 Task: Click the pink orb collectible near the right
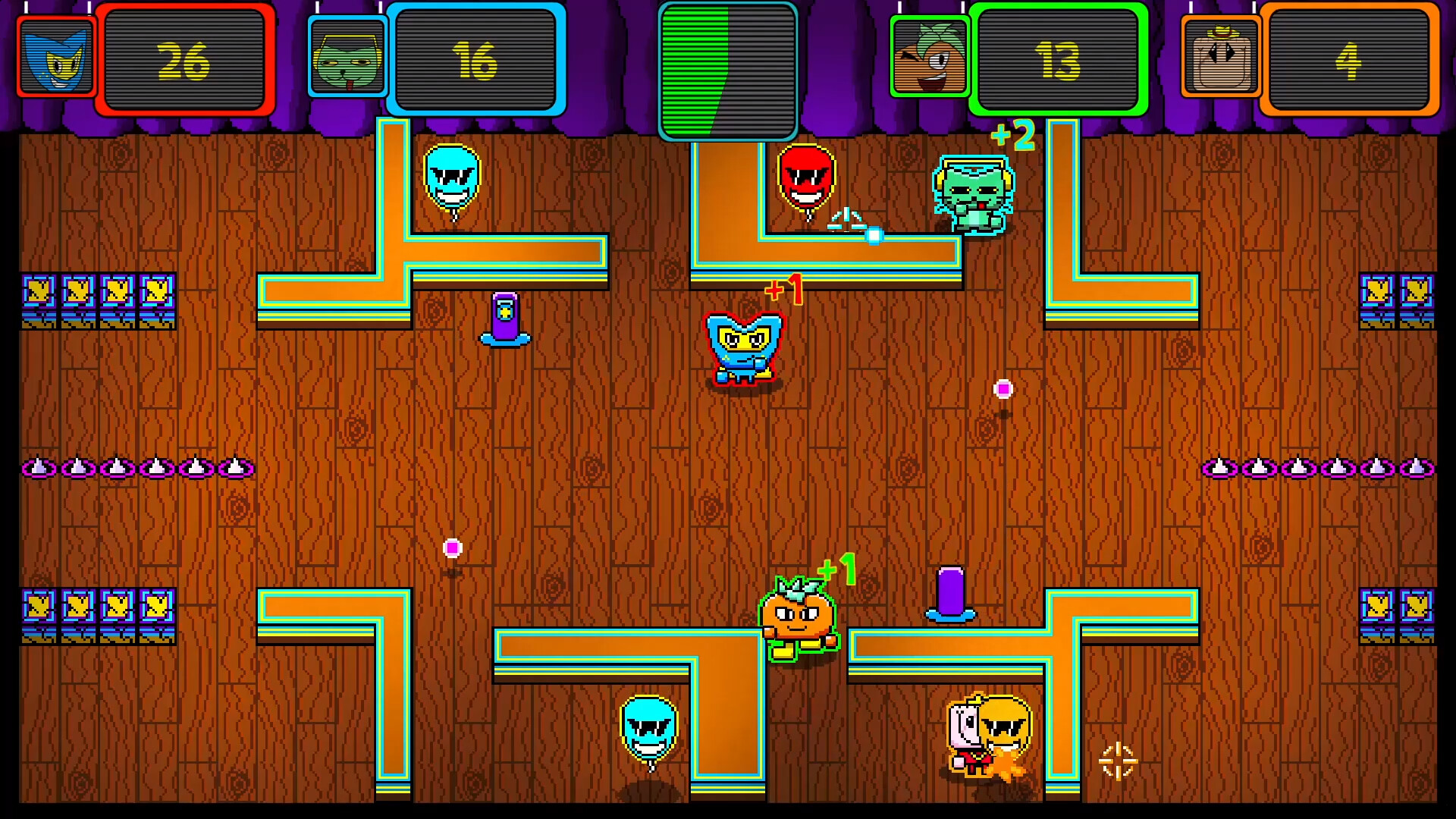(x=1003, y=389)
